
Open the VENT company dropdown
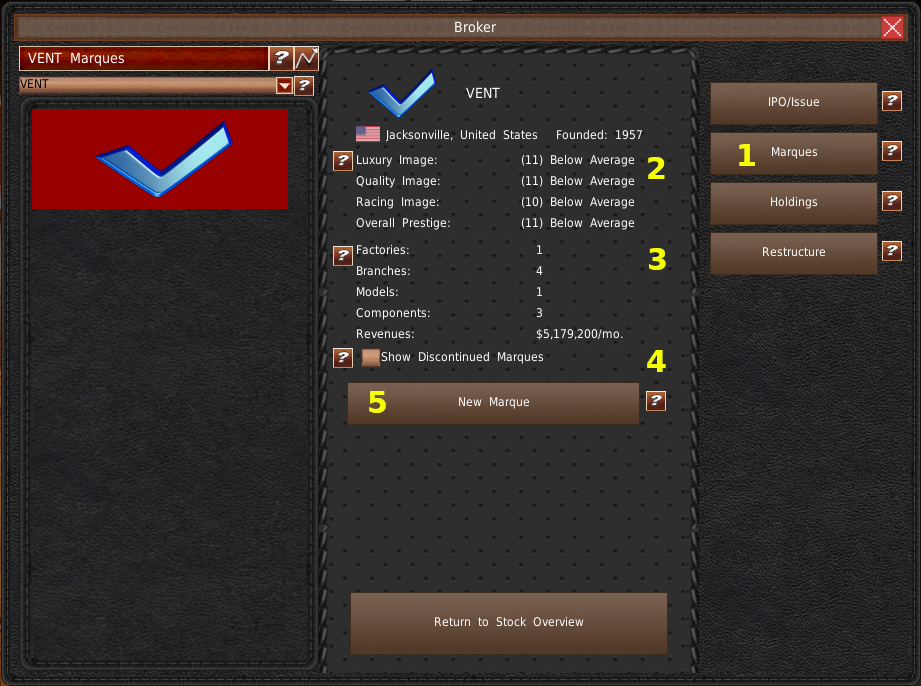click(284, 86)
